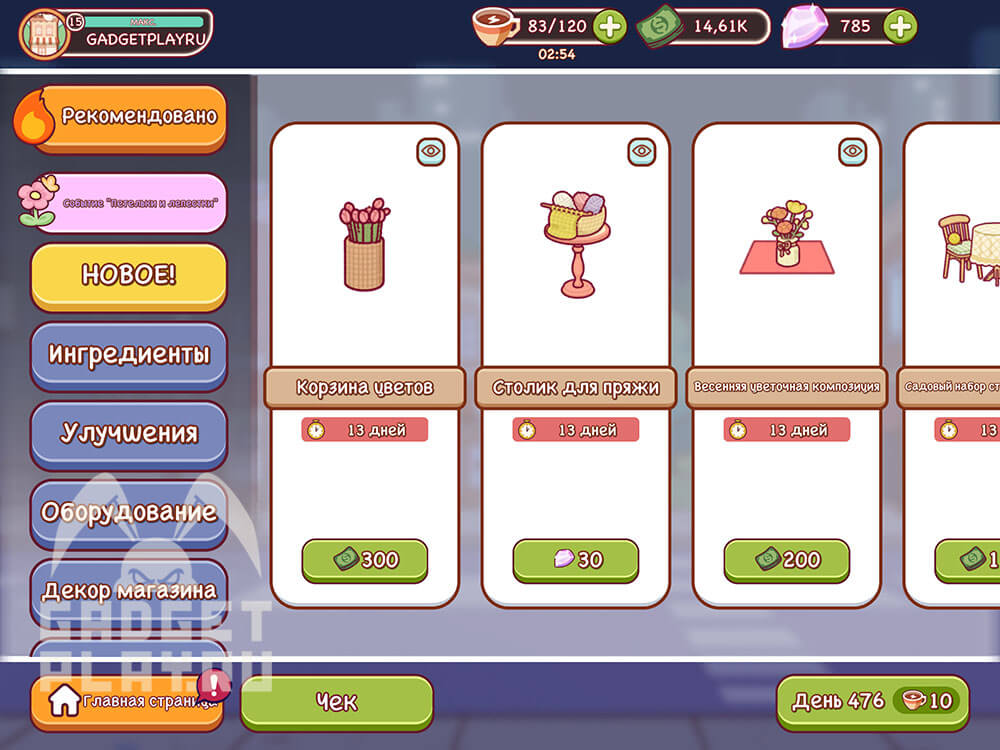
Task: Open the GADGETPLAYRU player profile
Action: click(116, 33)
